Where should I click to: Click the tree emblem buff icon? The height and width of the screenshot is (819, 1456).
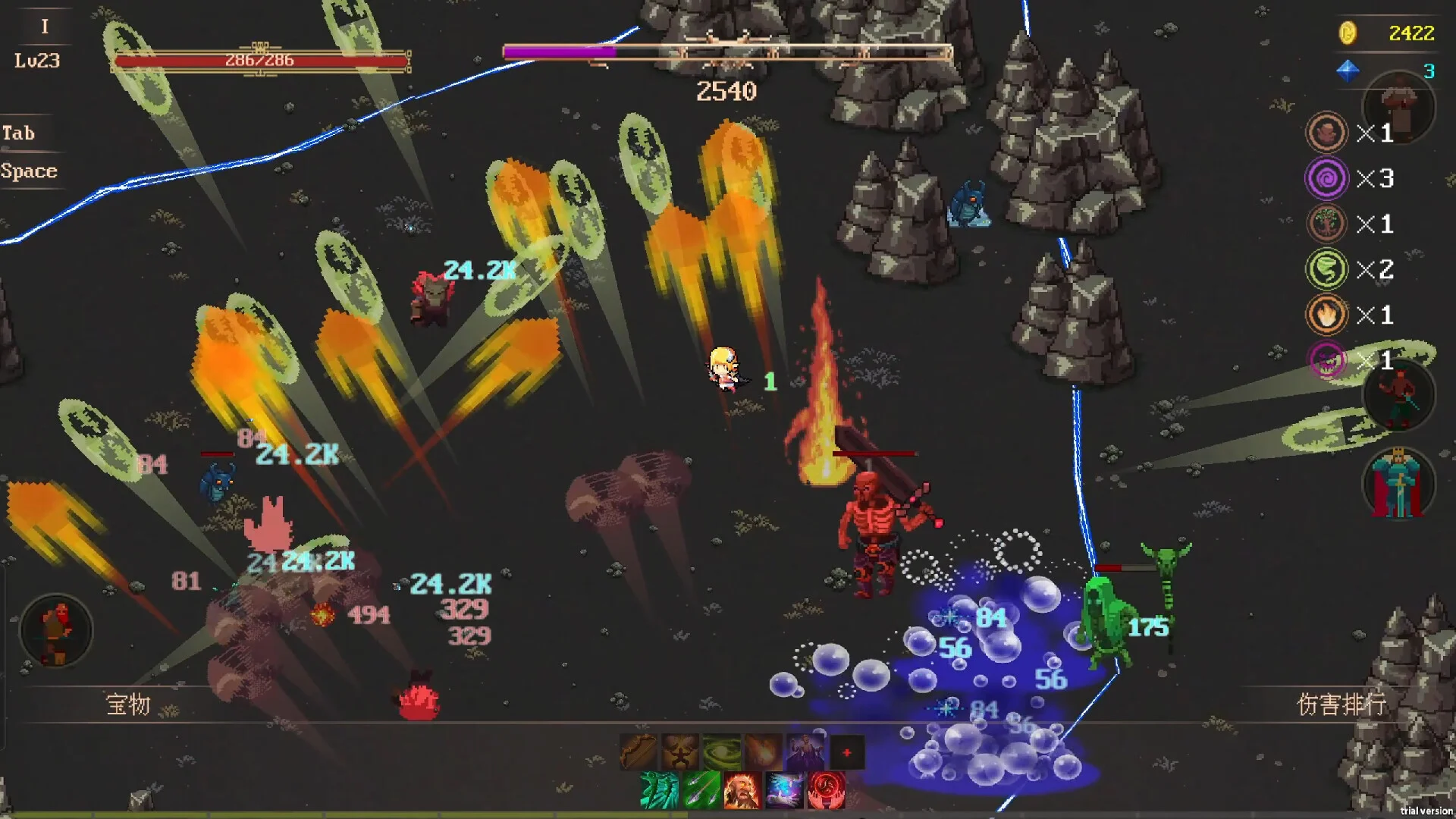tap(1326, 224)
